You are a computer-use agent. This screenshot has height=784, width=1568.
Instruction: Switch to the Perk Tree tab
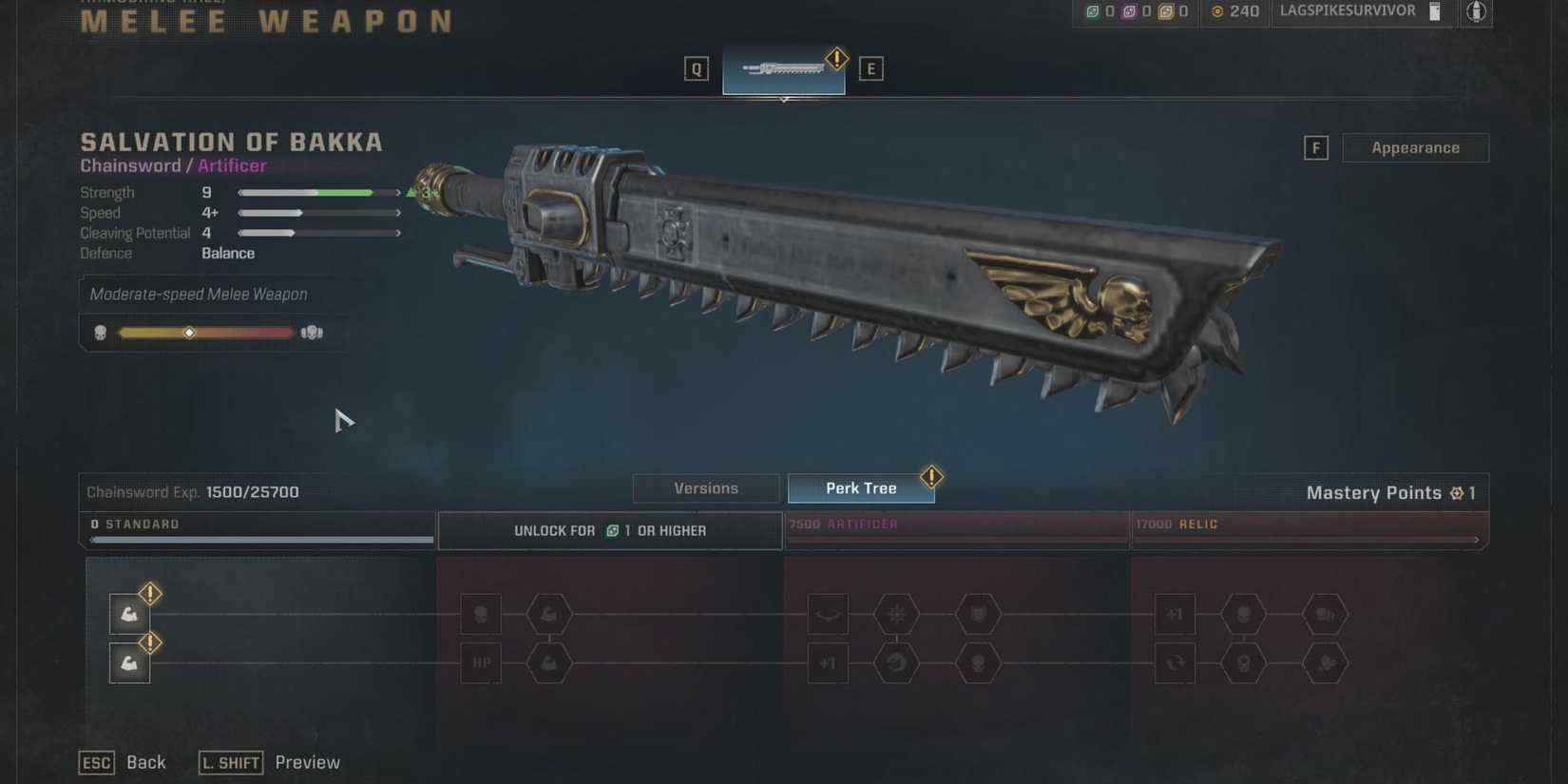861,488
